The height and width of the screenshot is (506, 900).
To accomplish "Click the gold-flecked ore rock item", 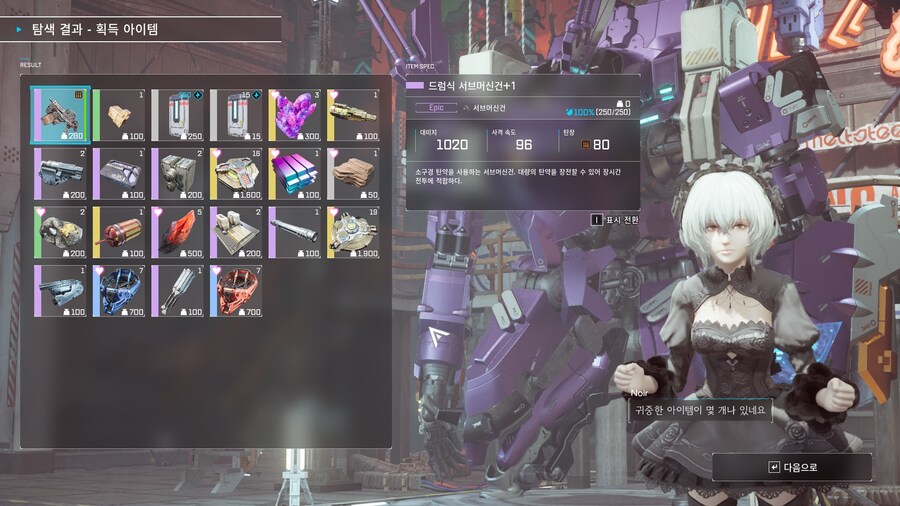I will (61, 231).
